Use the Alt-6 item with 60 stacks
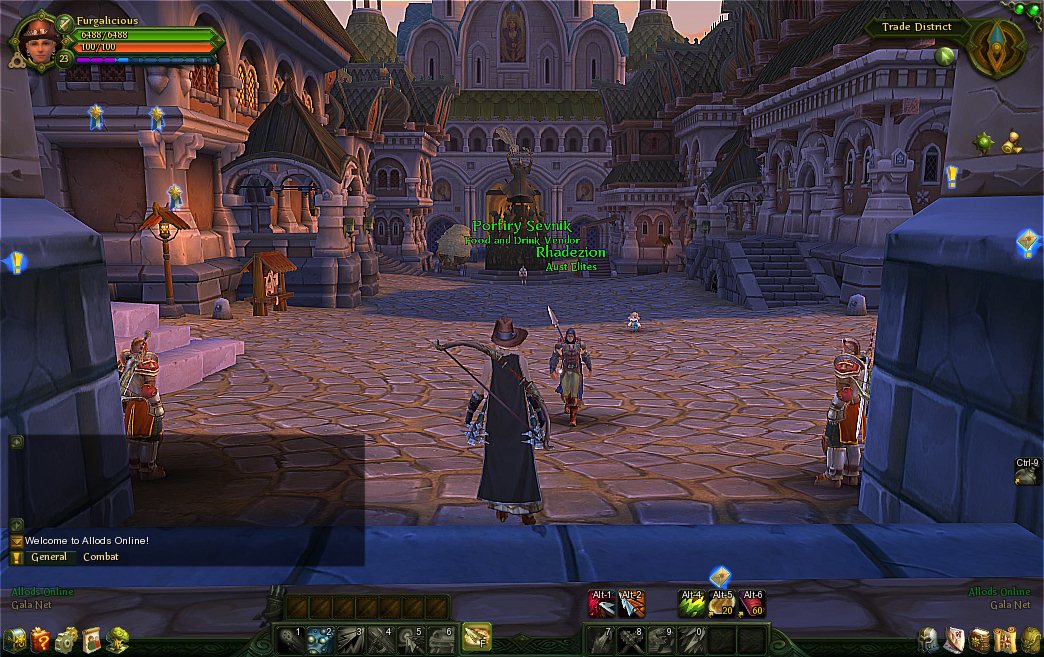 pyautogui.click(x=752, y=604)
